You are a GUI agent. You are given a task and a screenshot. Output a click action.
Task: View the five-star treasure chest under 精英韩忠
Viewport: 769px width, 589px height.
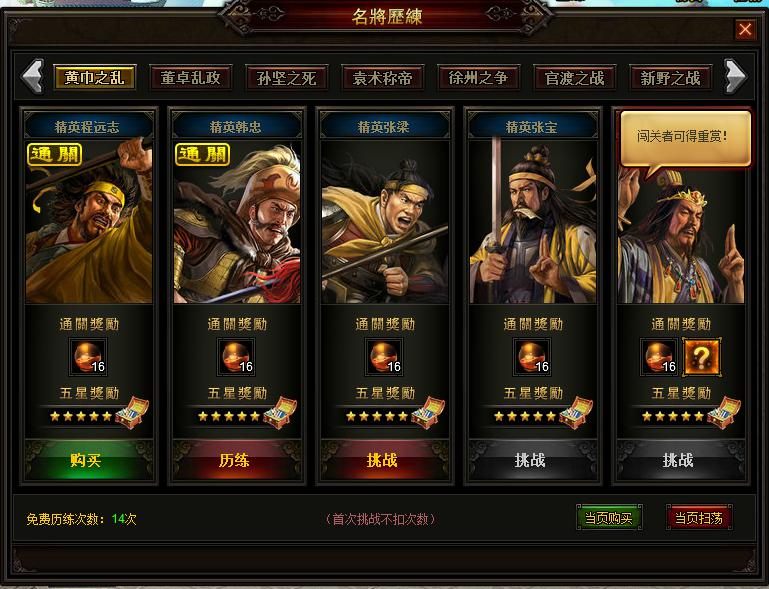click(x=279, y=412)
